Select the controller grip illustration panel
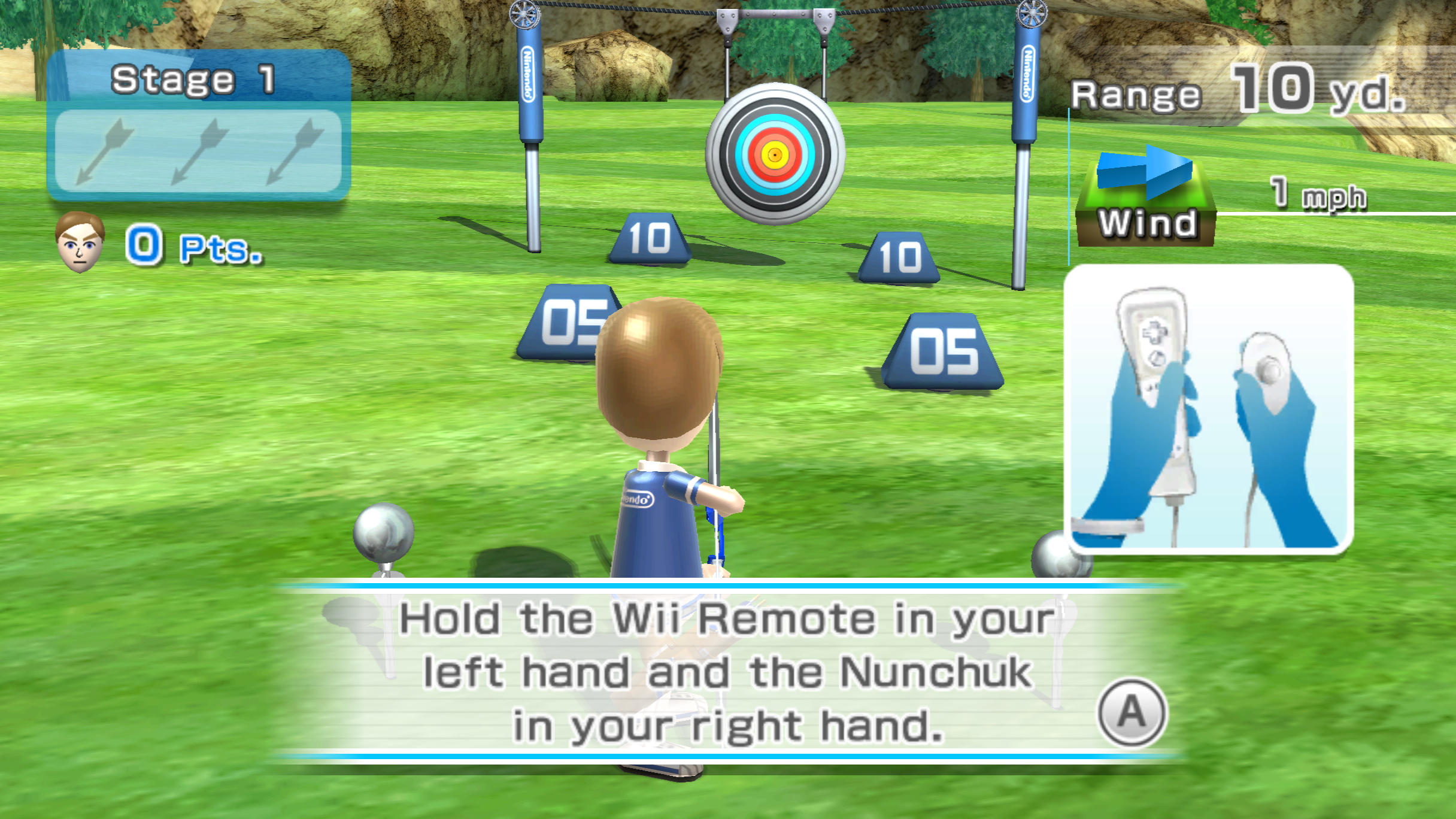This screenshot has height=819, width=1456. [x=1208, y=408]
